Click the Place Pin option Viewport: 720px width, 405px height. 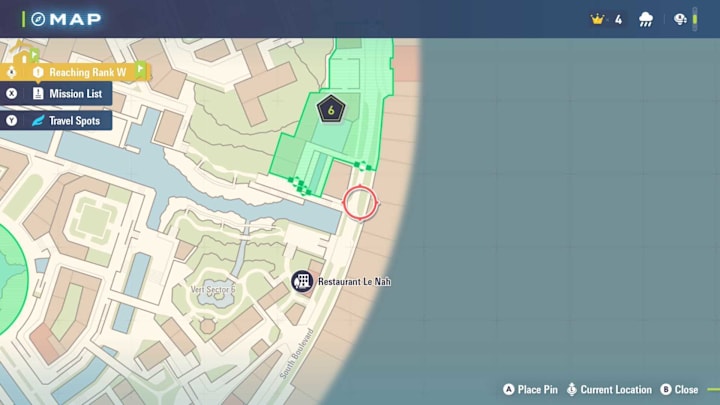pos(531,389)
